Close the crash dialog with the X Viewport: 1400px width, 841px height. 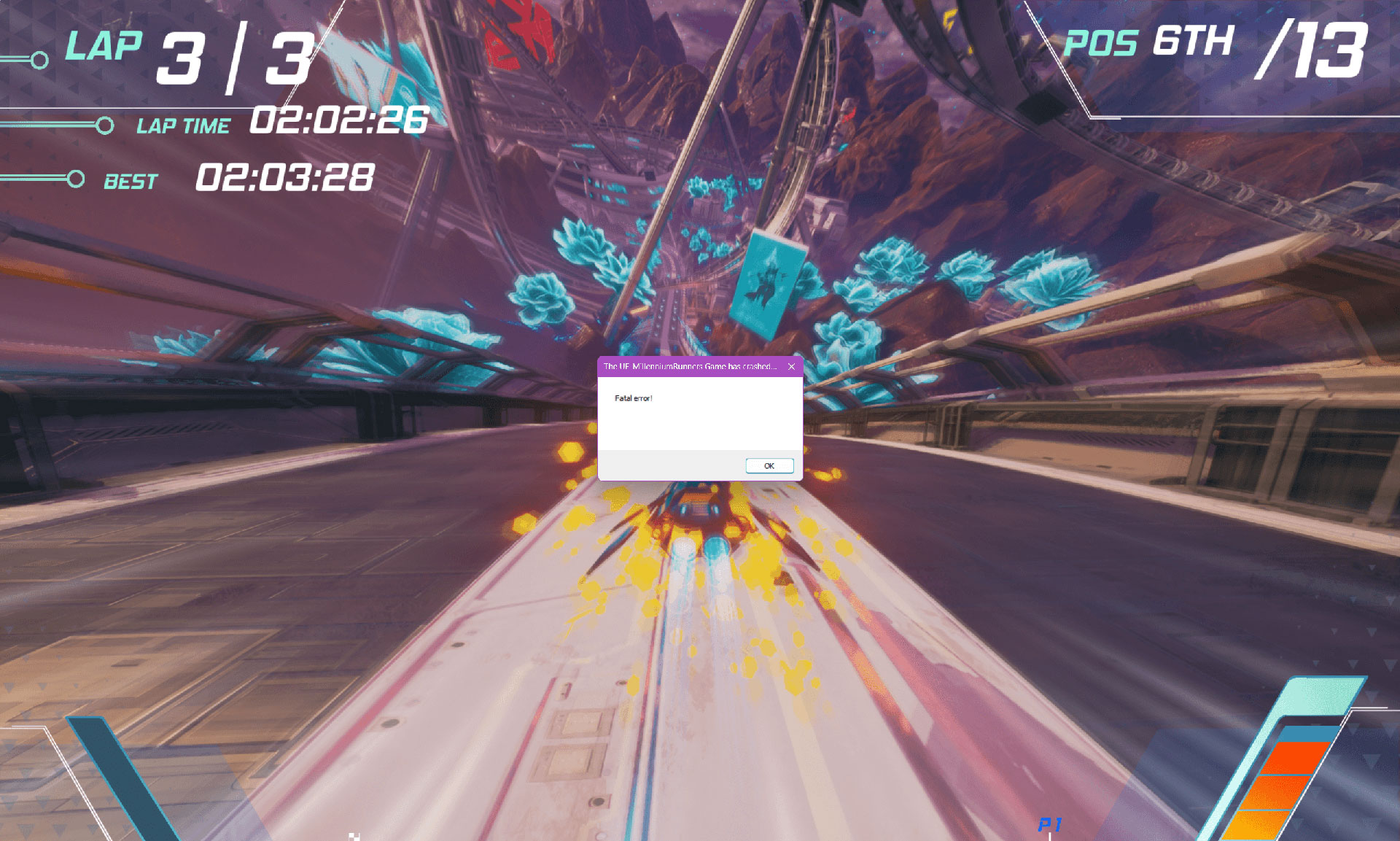pyautogui.click(x=791, y=367)
